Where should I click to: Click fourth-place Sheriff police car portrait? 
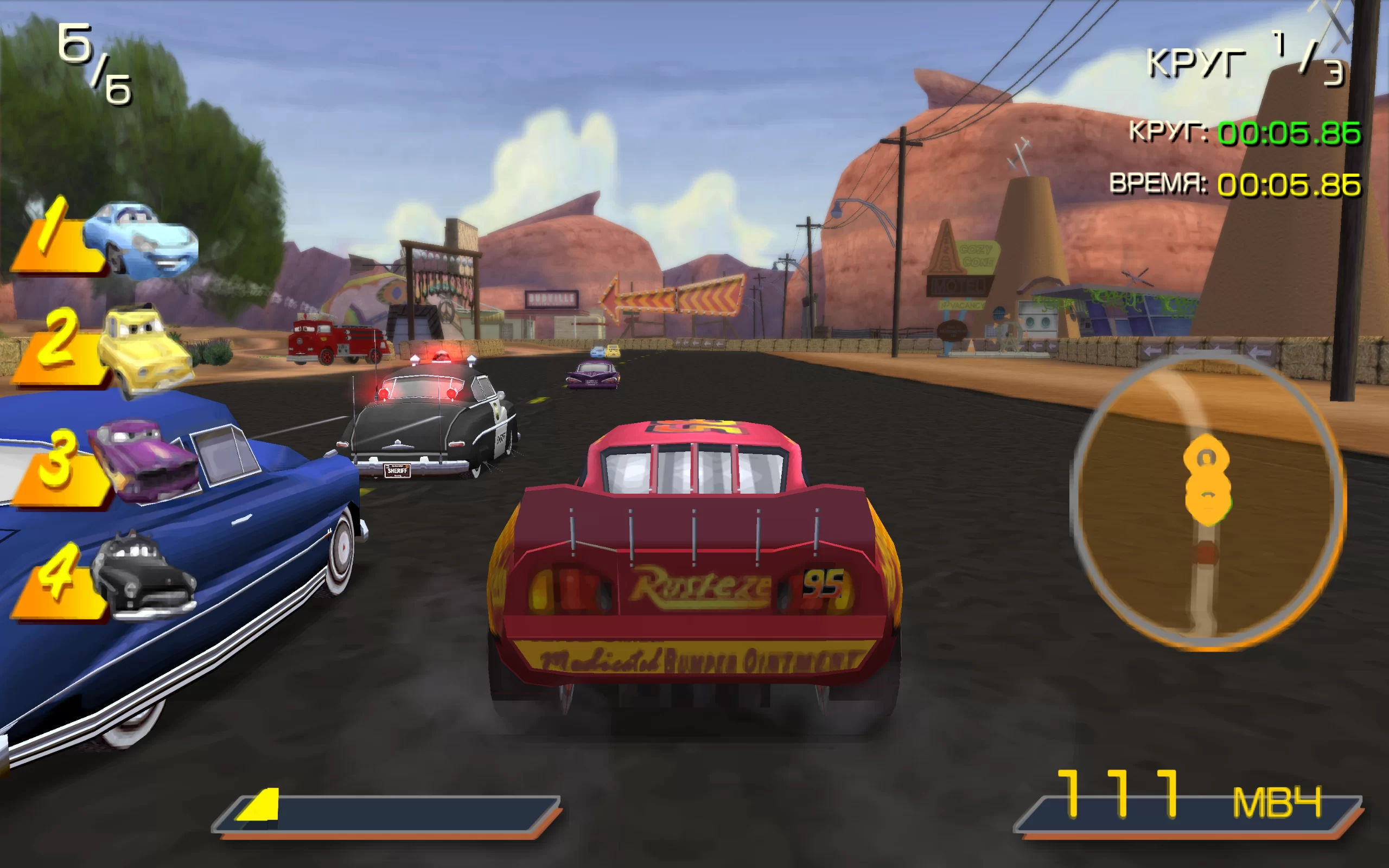143,576
